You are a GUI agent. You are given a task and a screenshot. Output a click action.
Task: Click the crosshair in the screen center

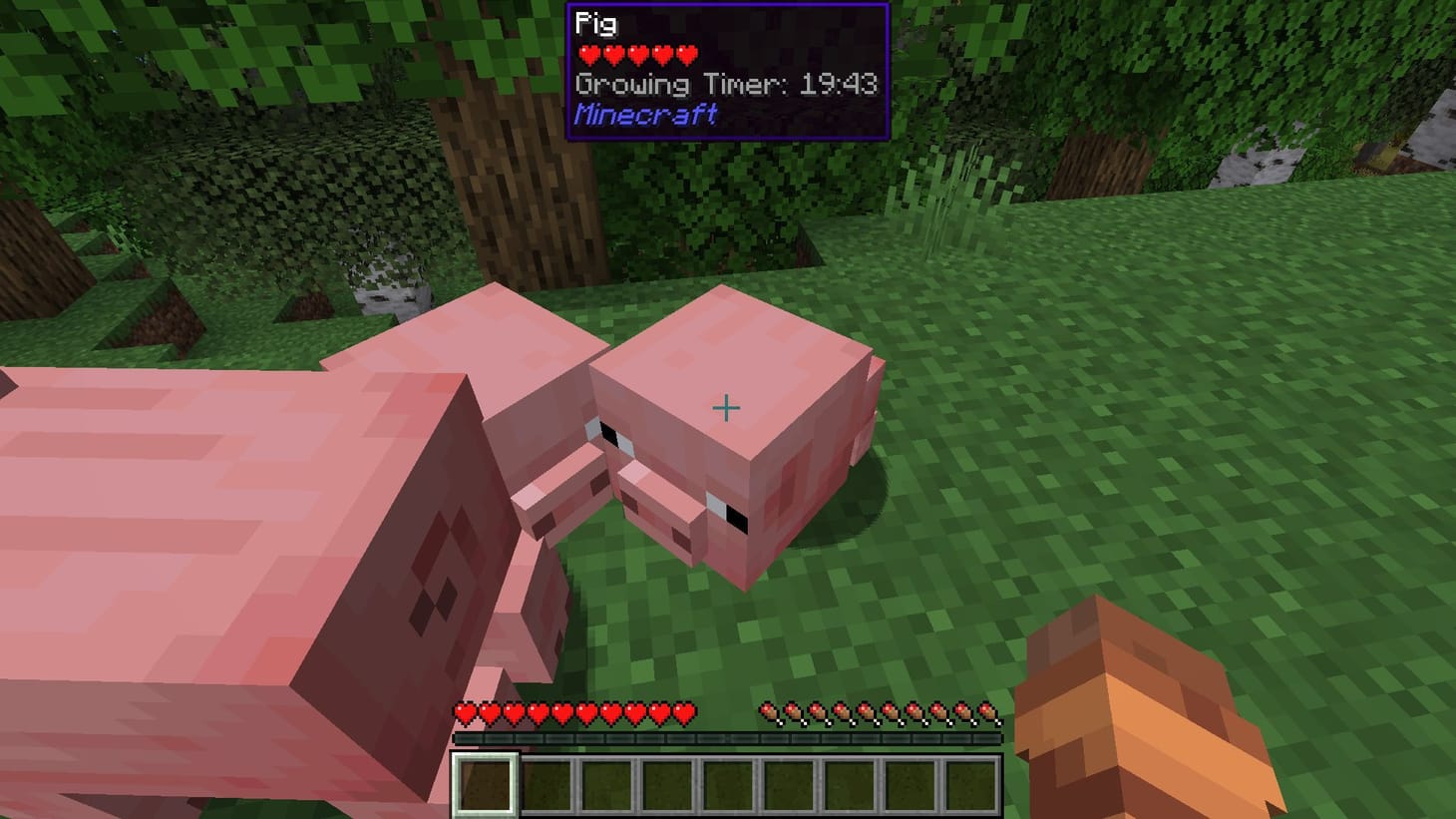click(727, 409)
